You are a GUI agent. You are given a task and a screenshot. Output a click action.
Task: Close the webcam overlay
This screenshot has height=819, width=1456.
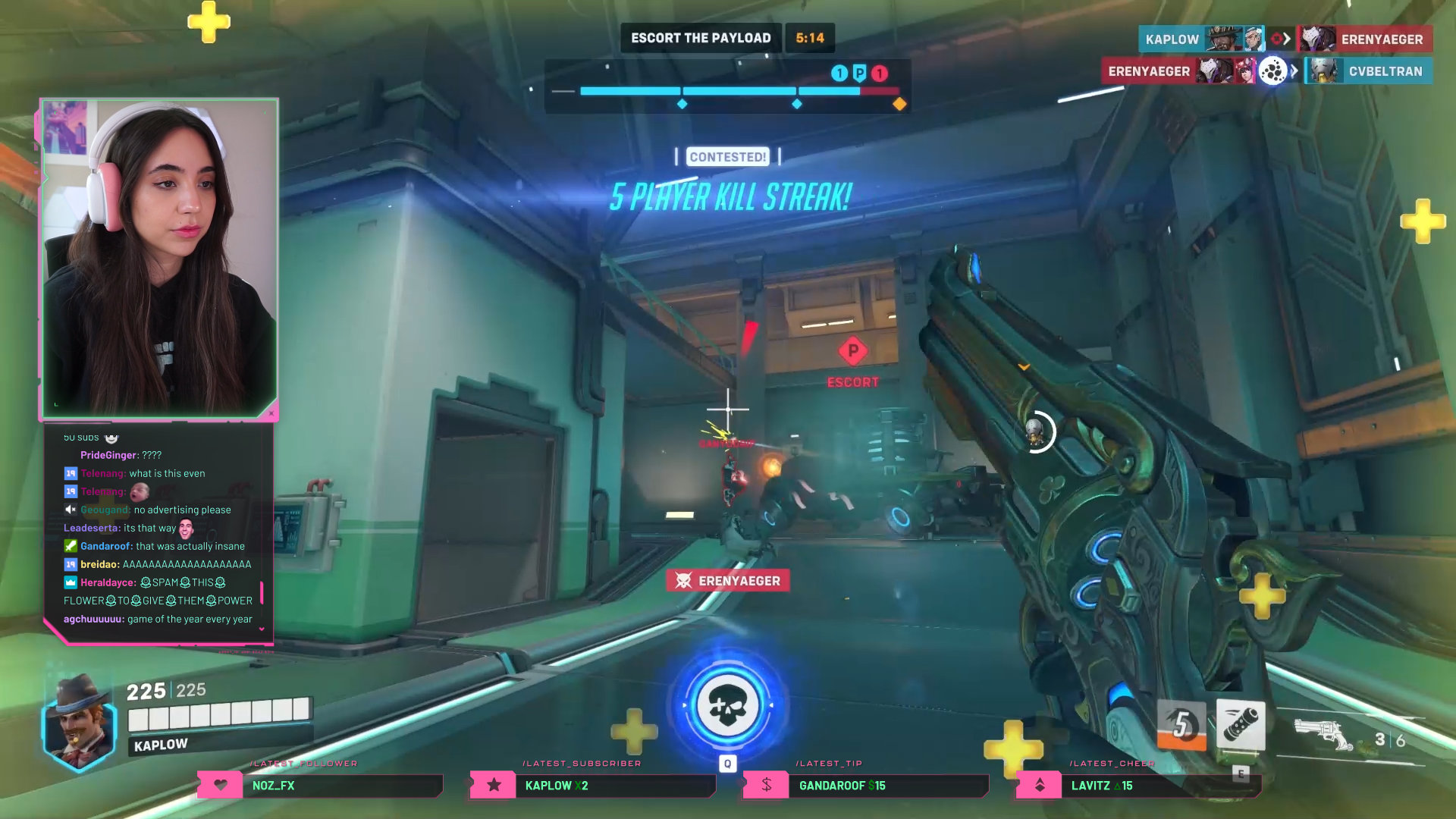click(x=270, y=413)
